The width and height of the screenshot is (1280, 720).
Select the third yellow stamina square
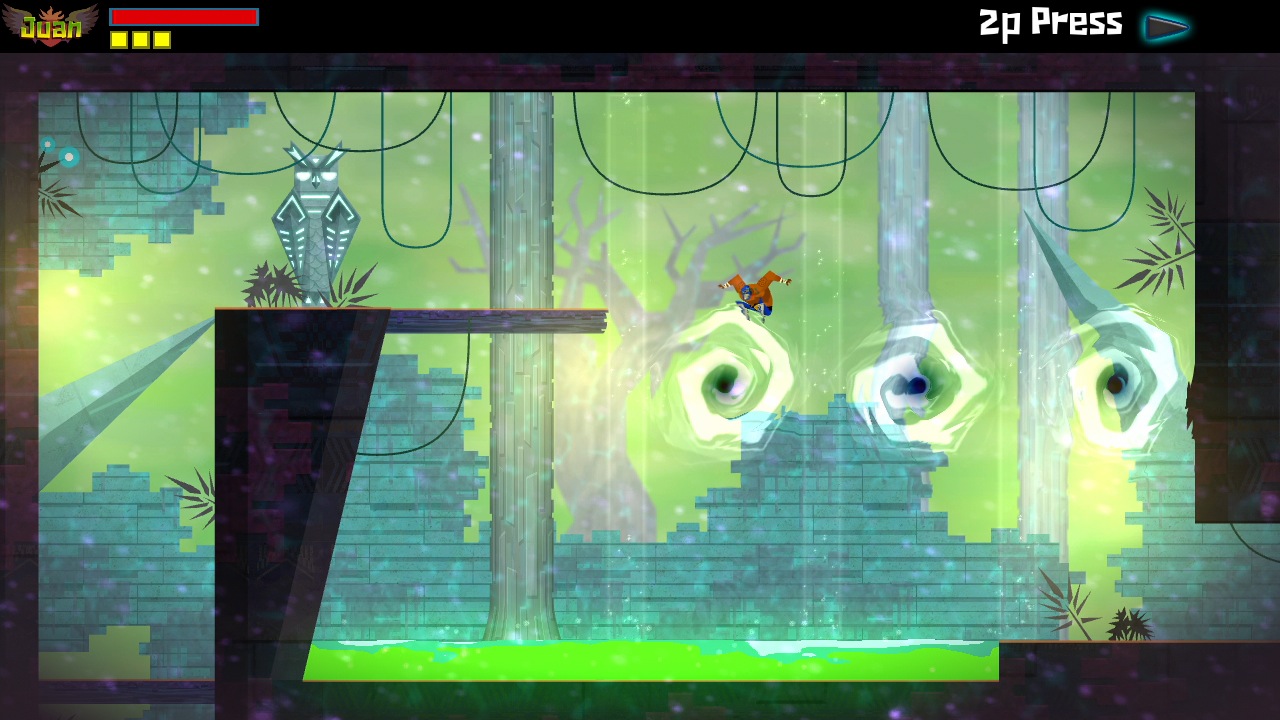point(163,39)
